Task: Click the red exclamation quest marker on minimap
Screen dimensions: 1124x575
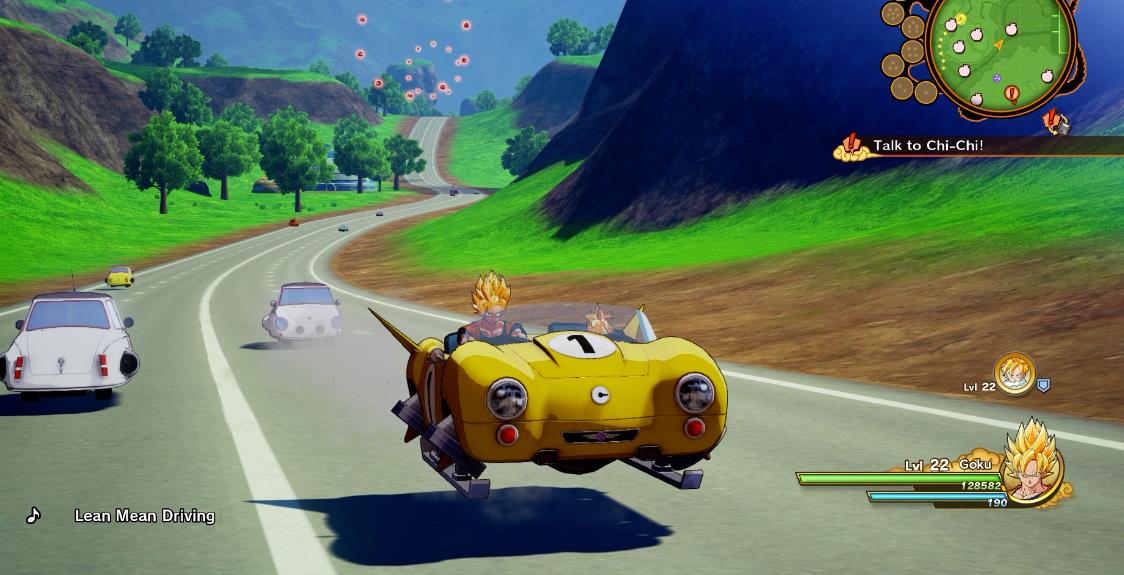Action: coord(1011,95)
